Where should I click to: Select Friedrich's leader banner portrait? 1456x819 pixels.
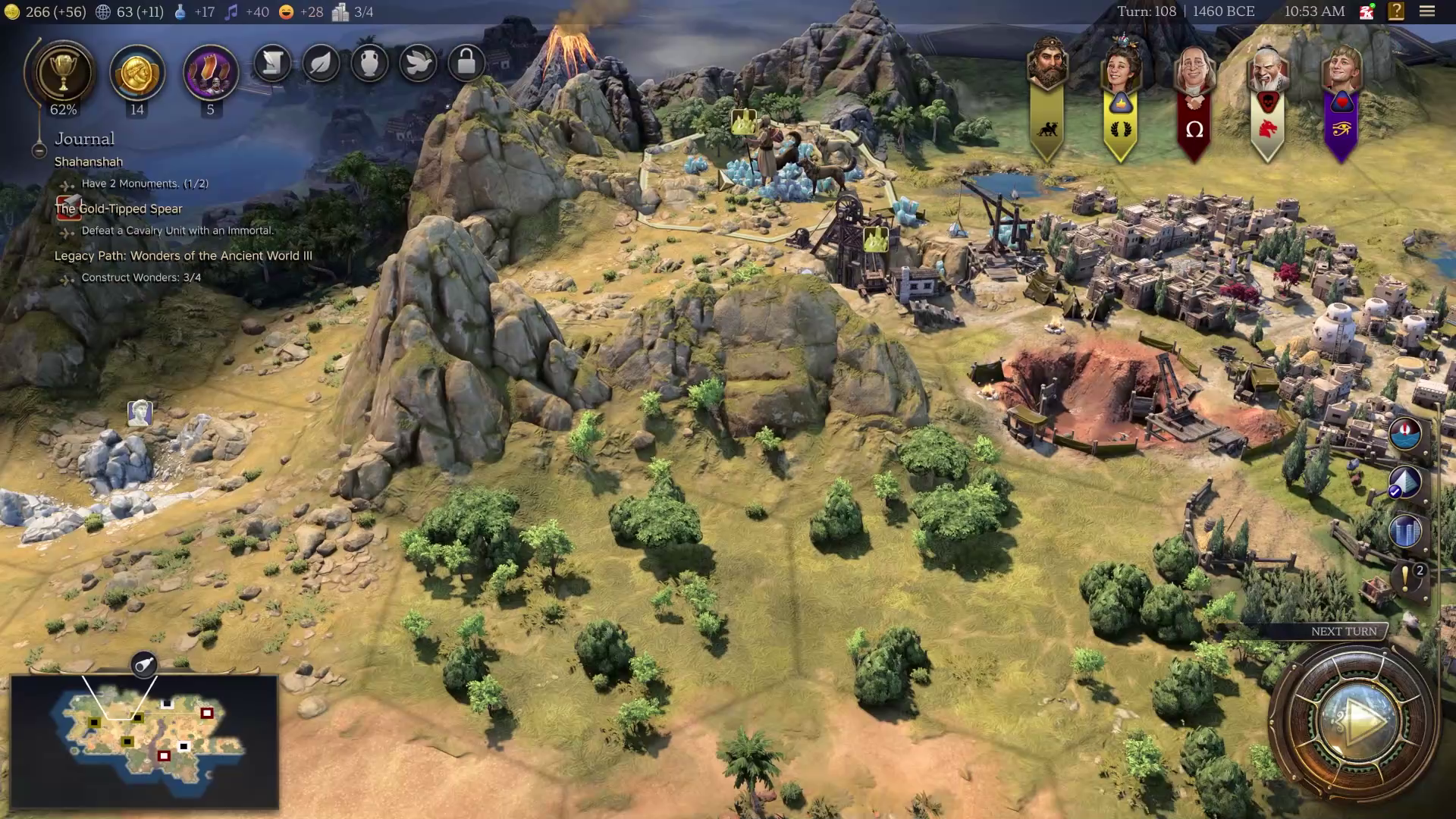point(1194,68)
